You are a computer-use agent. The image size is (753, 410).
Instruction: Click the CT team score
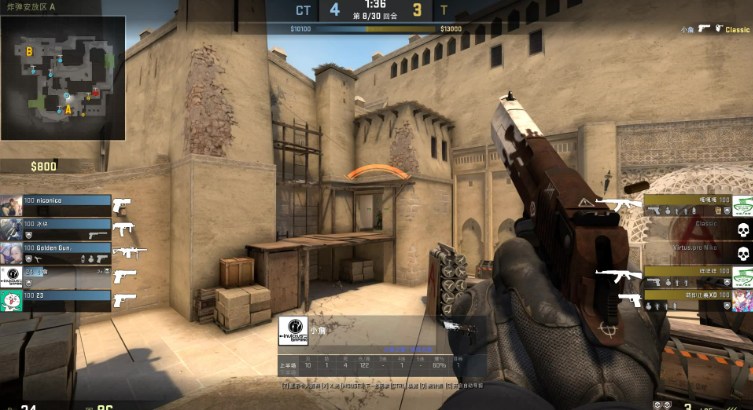pos(334,11)
